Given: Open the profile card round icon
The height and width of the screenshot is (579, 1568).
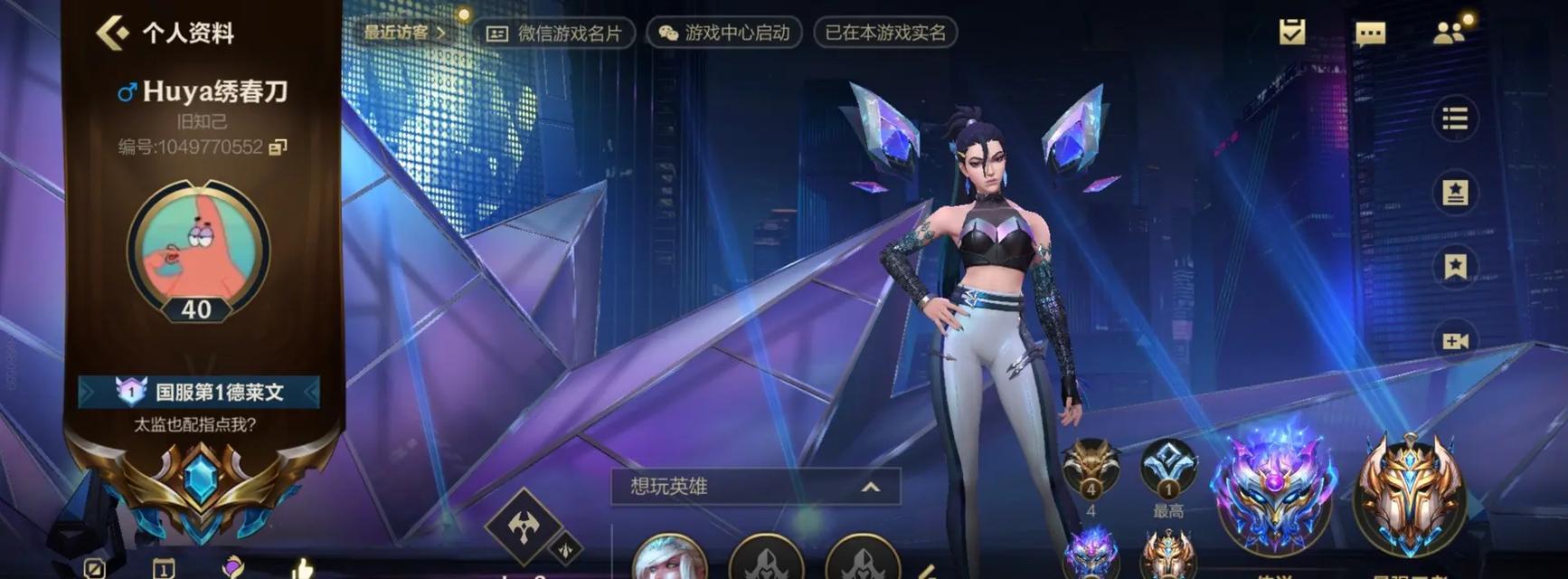Looking at the screenshot, I should (x=1454, y=193).
